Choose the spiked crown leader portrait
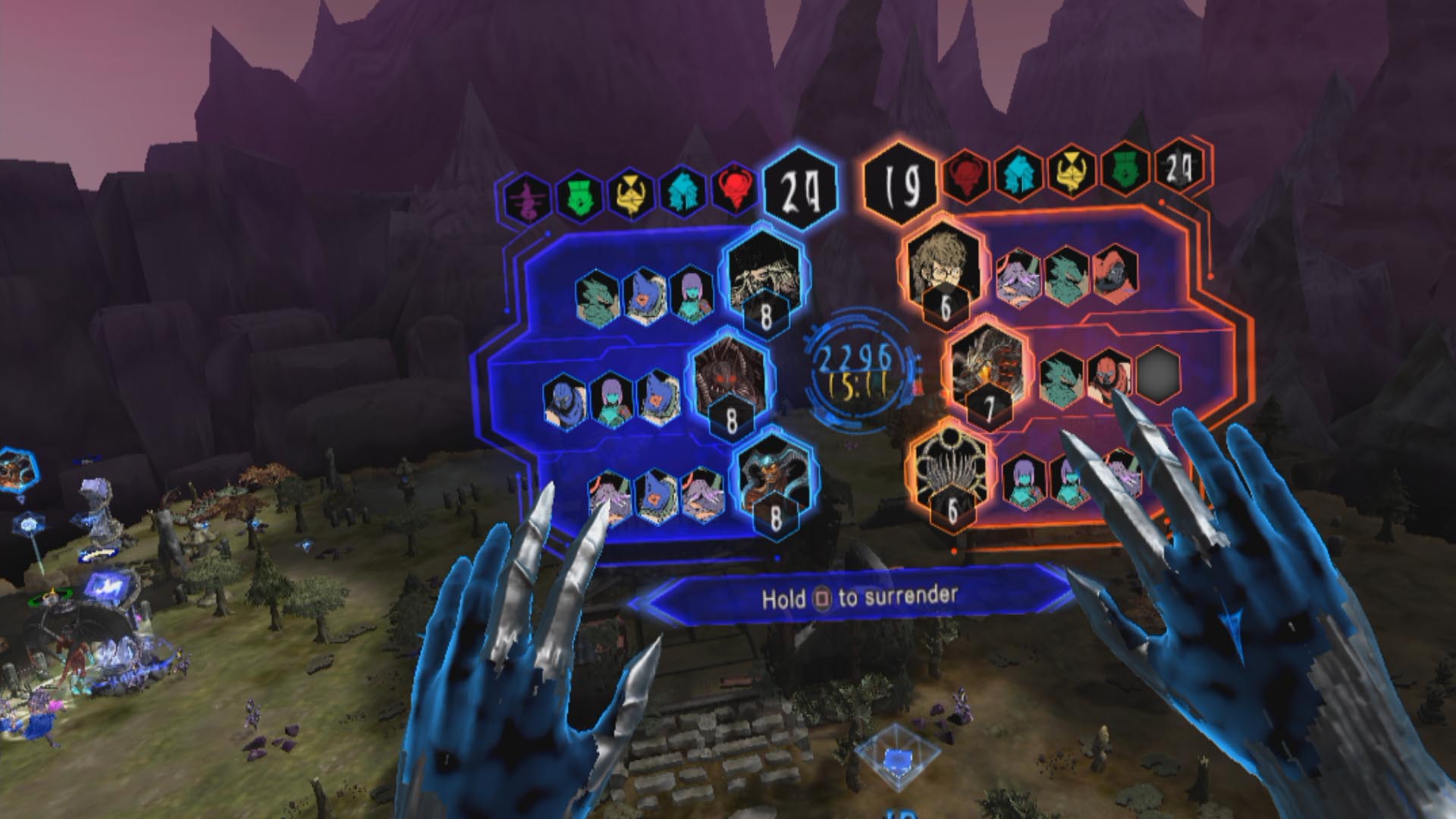 point(951,467)
